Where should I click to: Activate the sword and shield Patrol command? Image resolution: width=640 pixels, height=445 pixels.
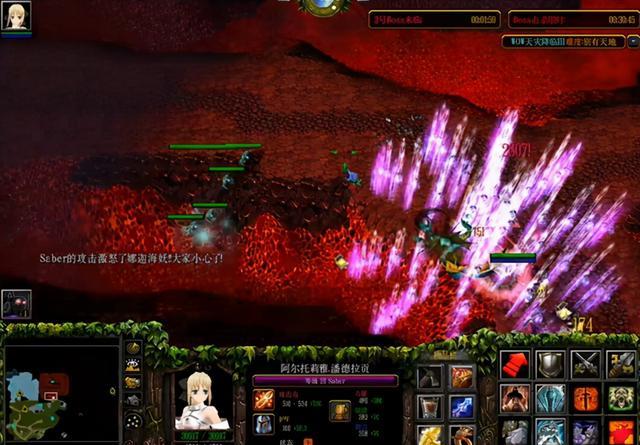tap(620, 364)
